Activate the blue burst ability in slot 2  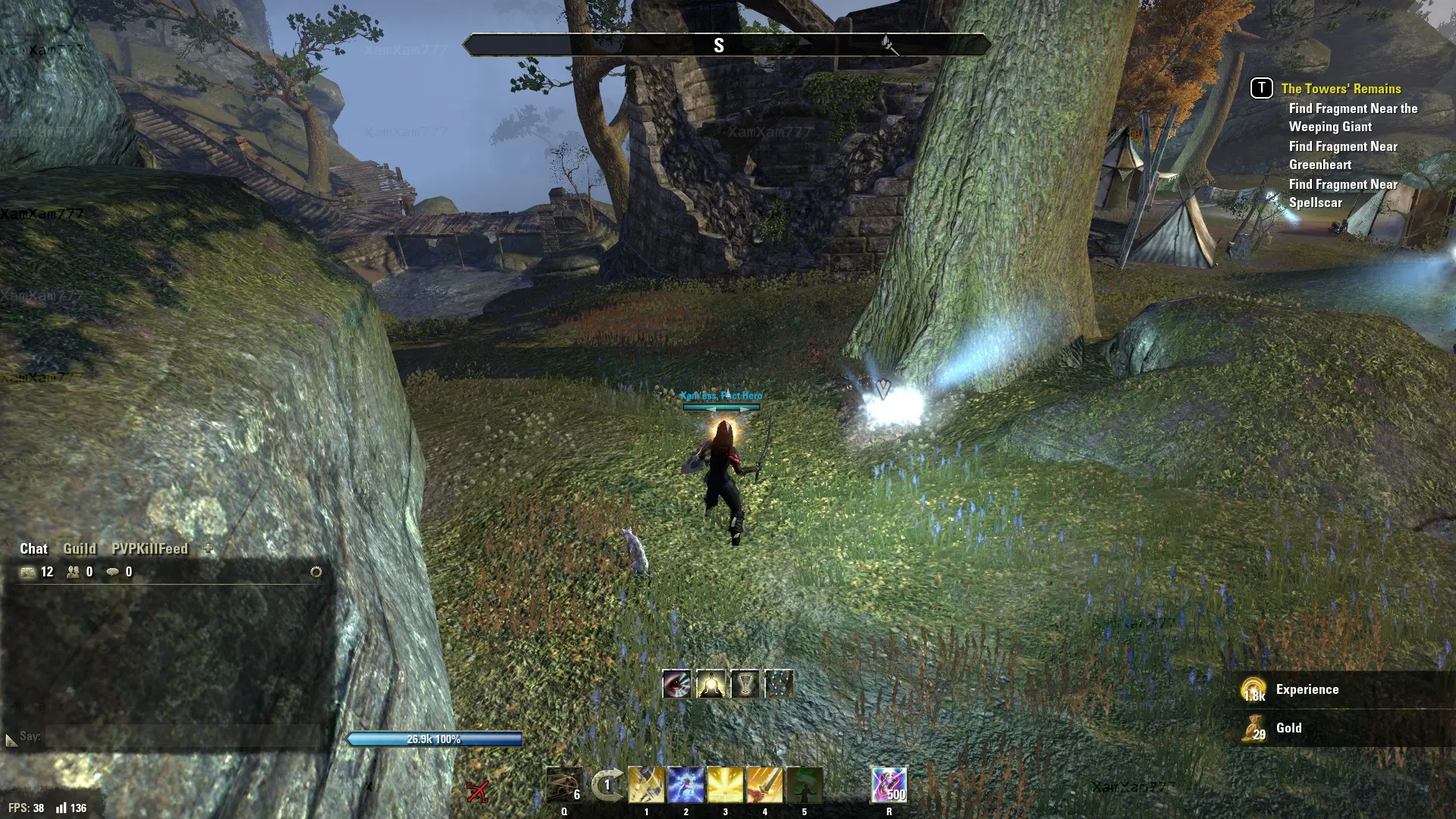pyautogui.click(x=686, y=785)
